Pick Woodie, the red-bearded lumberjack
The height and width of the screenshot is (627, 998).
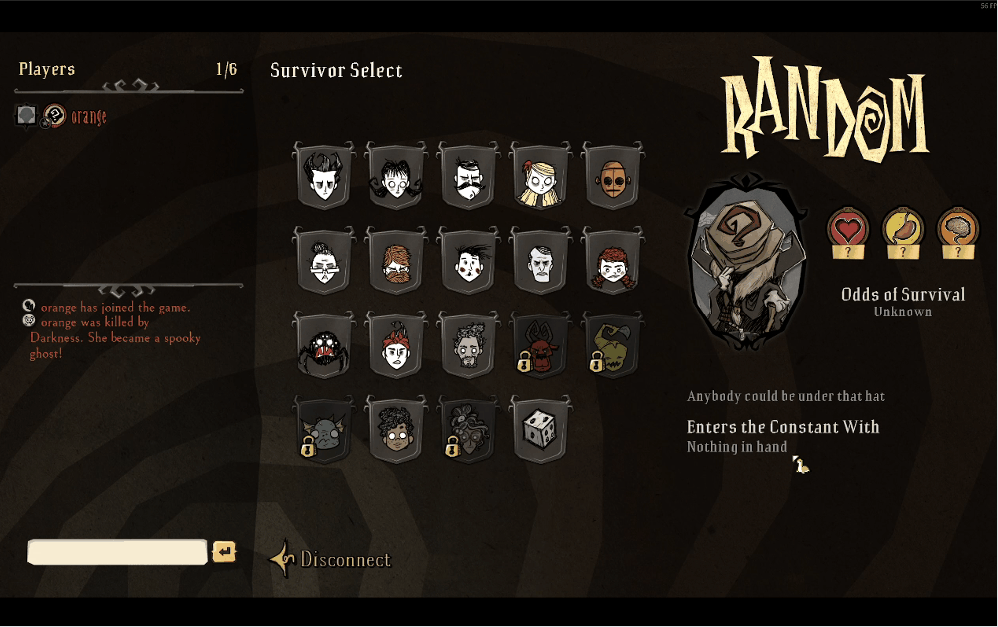[396, 263]
